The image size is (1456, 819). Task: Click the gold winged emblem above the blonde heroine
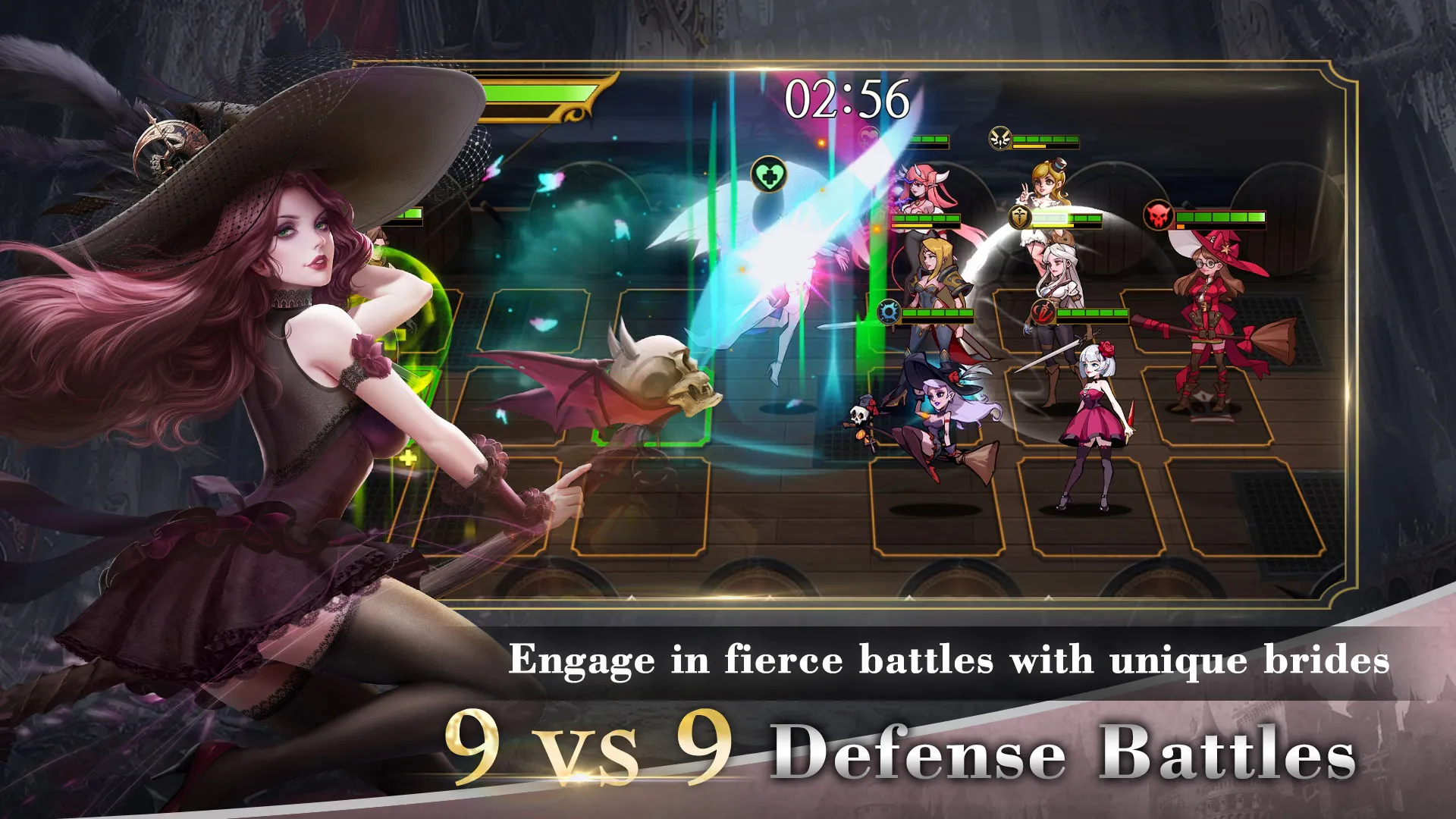coord(999,138)
